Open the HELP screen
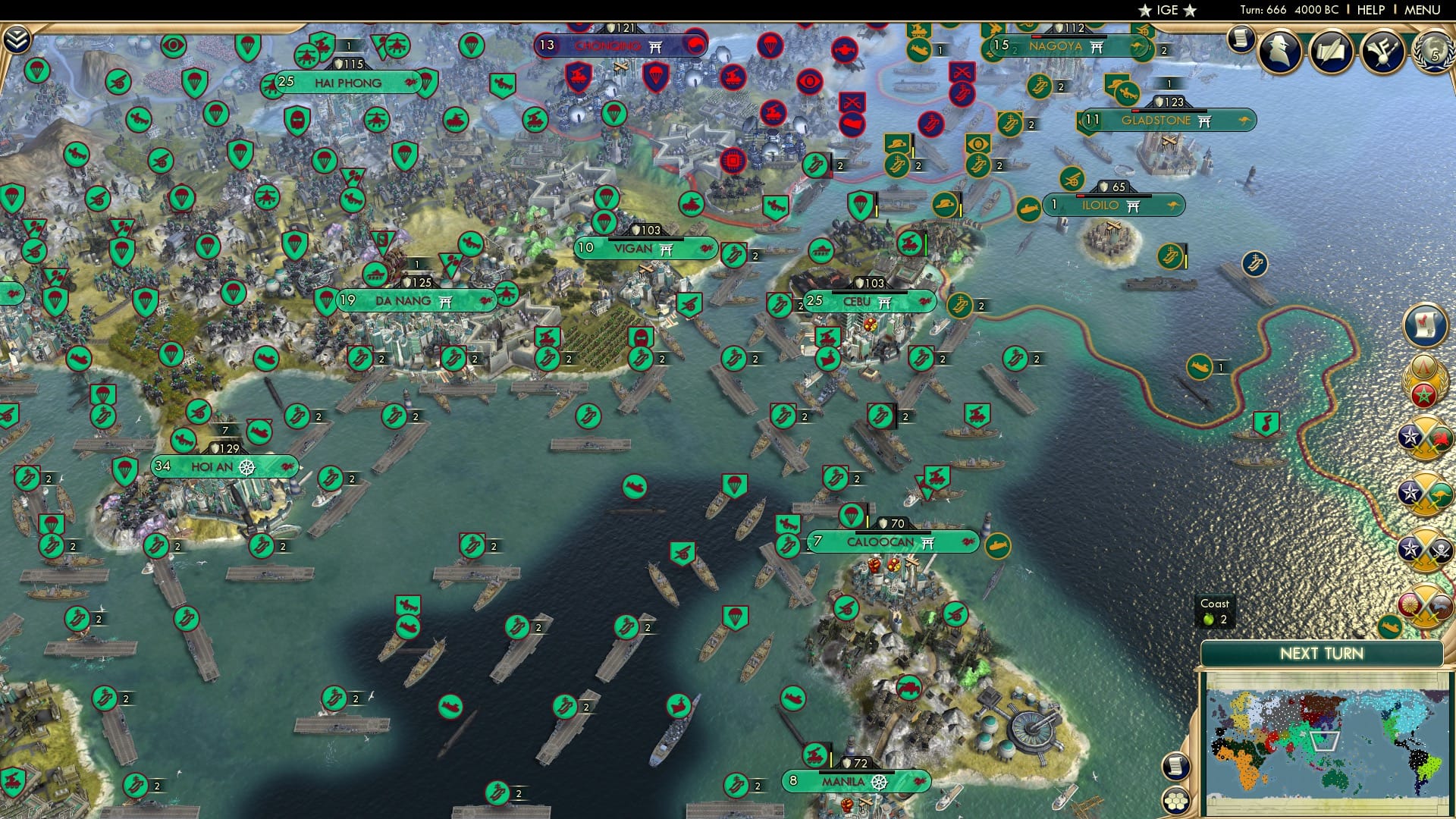The image size is (1456, 819). pos(1370,9)
